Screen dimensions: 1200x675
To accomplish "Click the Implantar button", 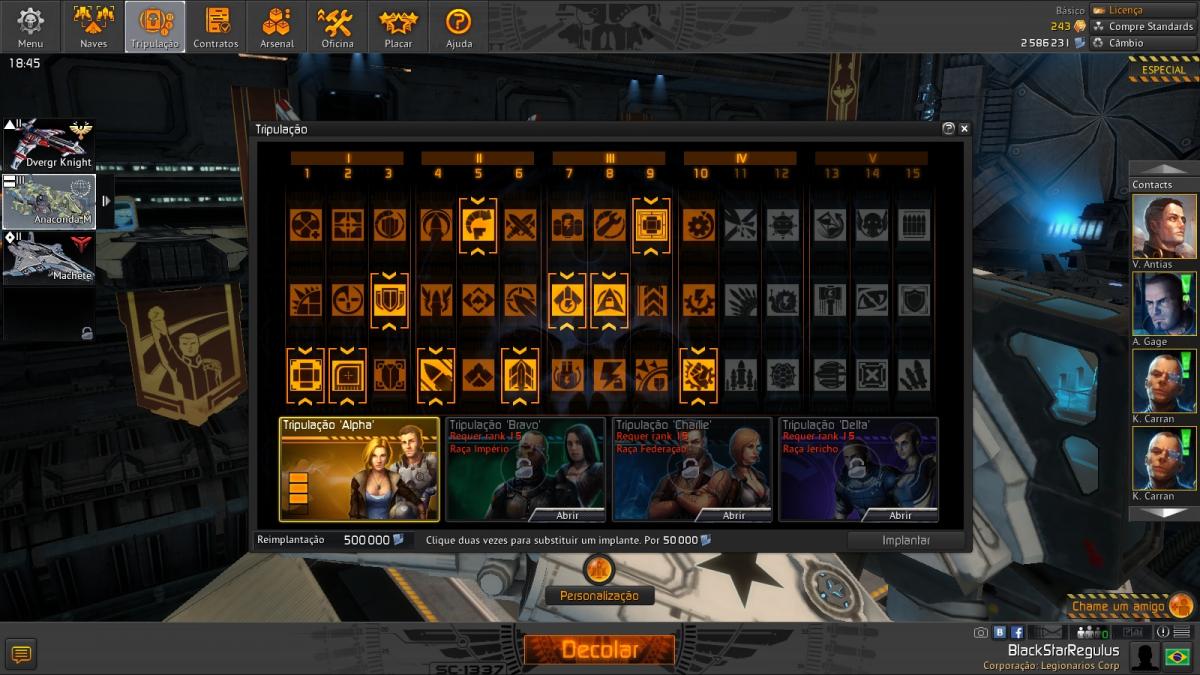I will [905, 540].
